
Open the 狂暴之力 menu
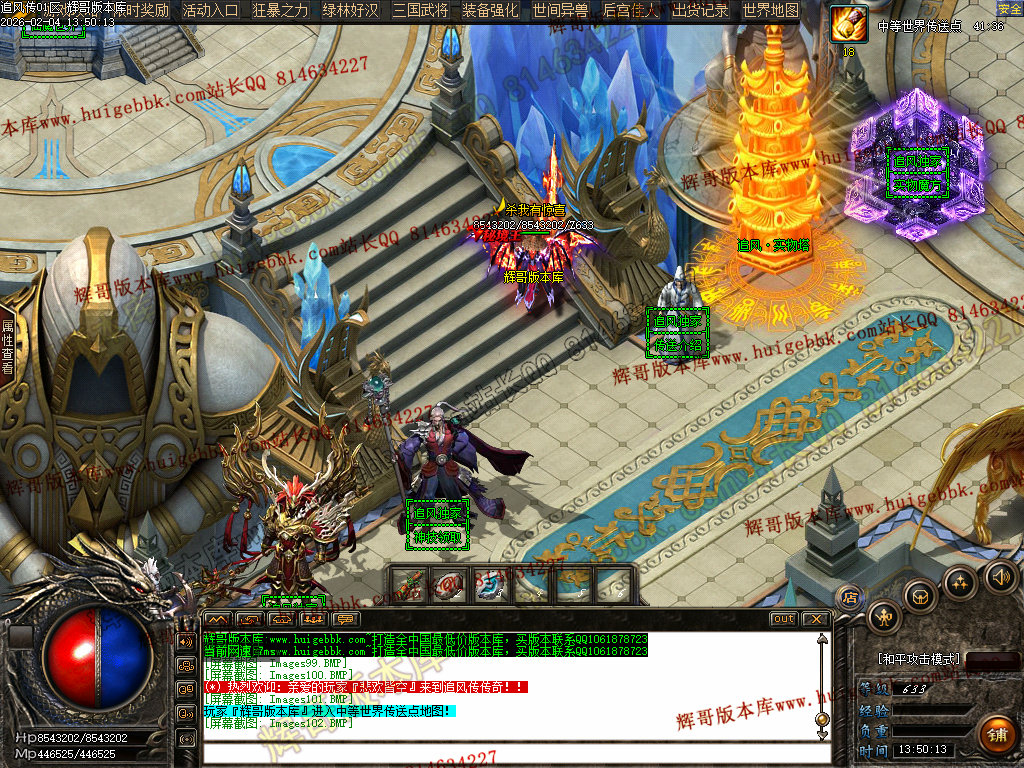280,11
